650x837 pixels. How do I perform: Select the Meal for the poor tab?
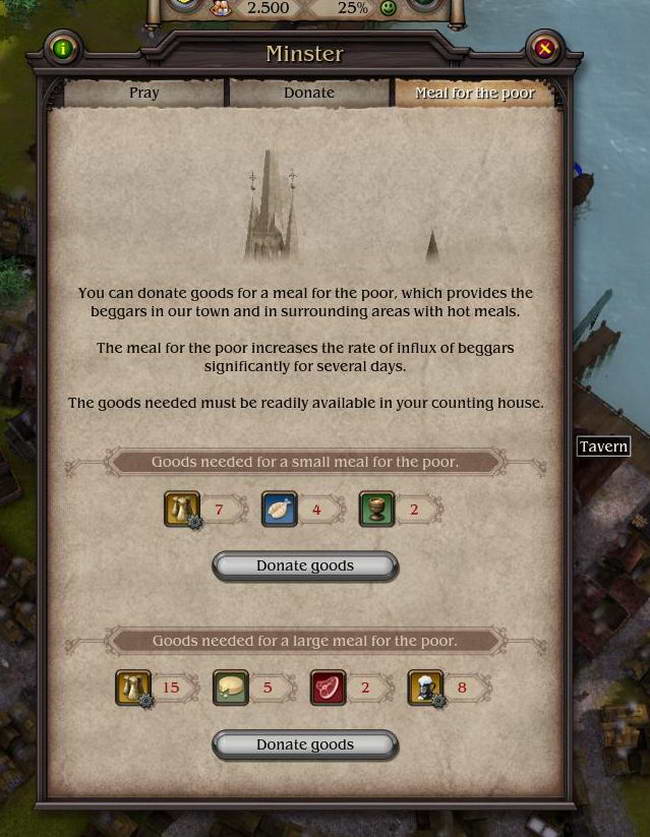click(x=475, y=93)
